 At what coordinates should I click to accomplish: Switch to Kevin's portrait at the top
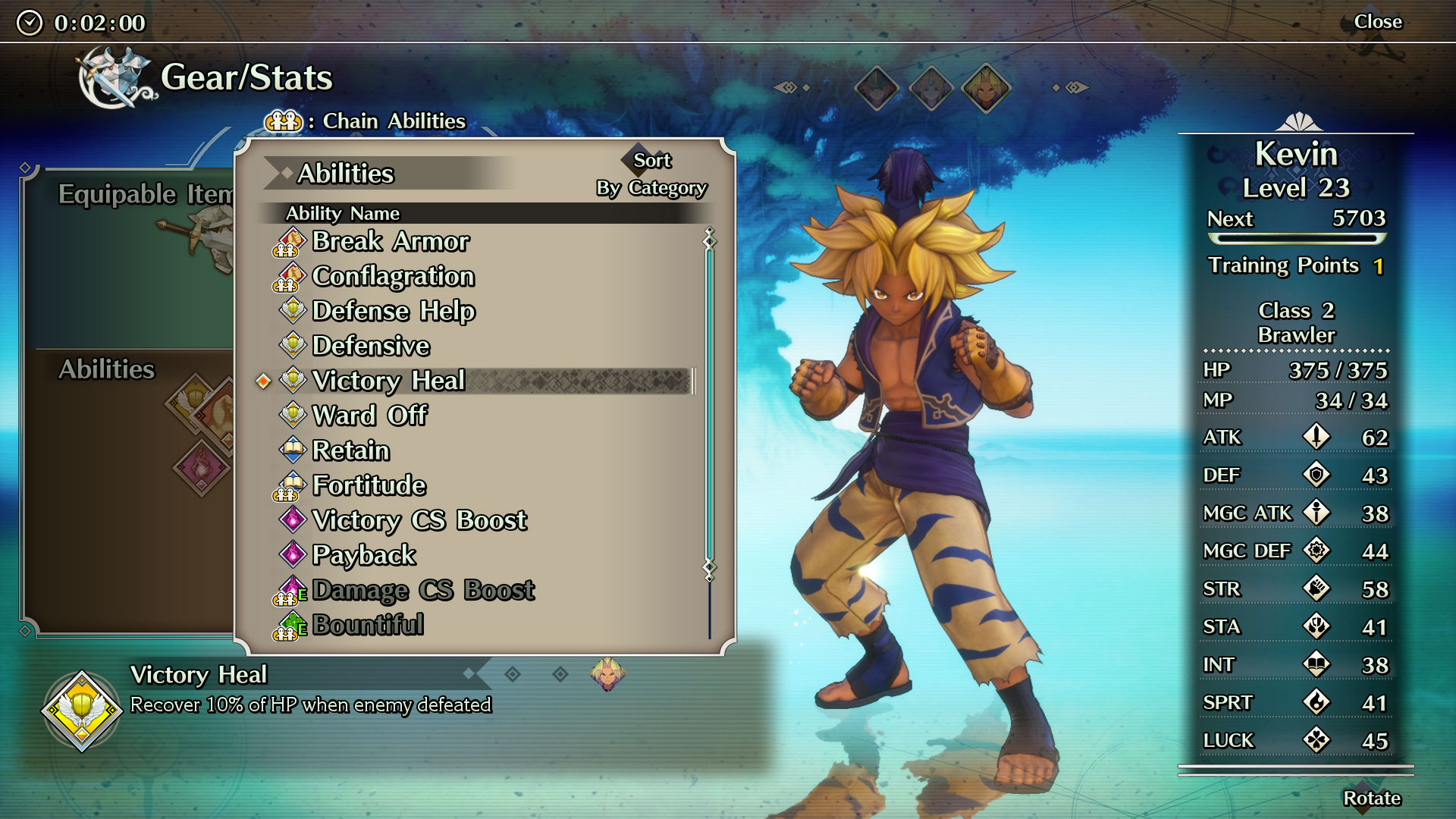pos(985,88)
